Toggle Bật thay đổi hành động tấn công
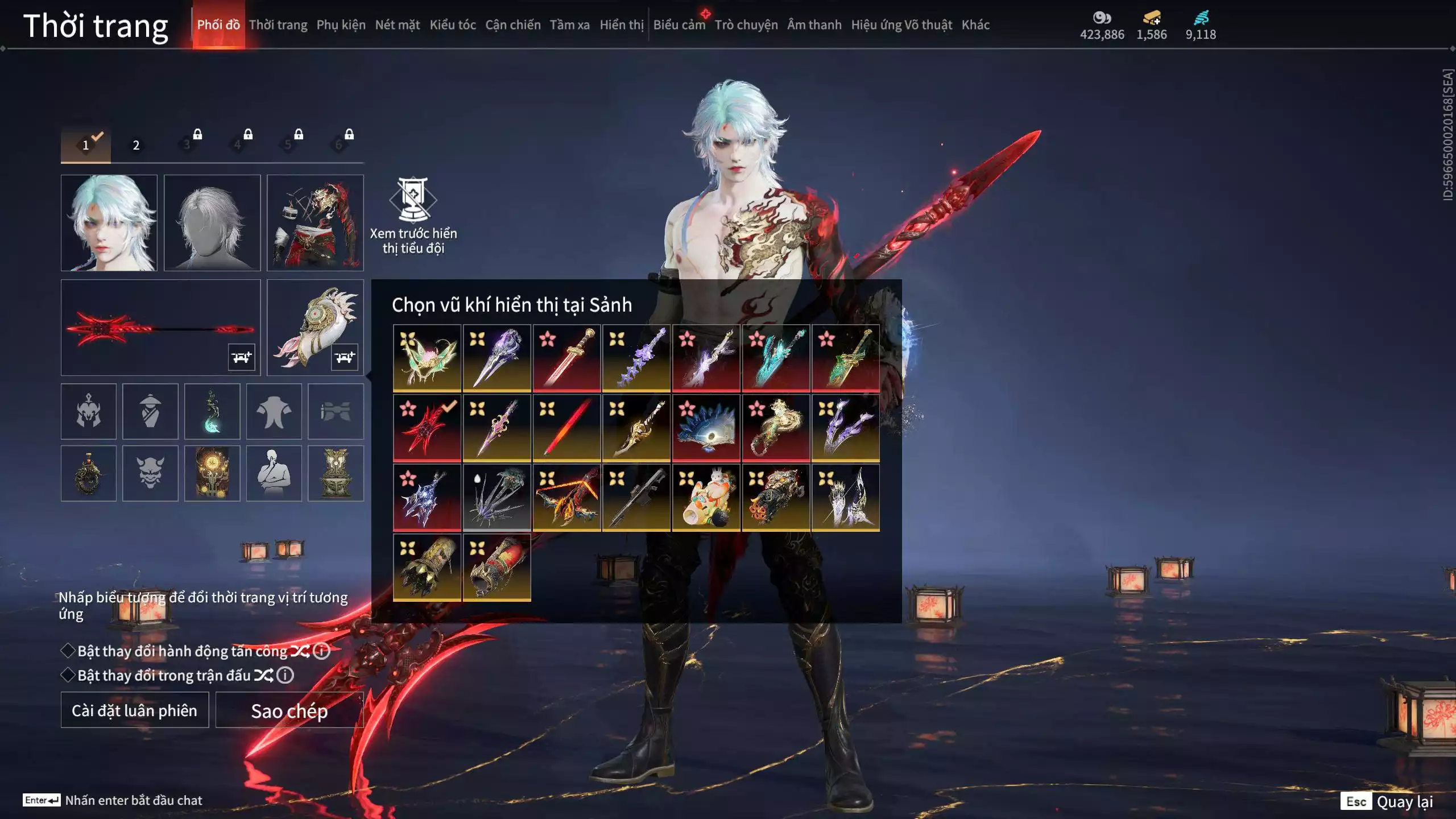1456x819 pixels. (68, 651)
